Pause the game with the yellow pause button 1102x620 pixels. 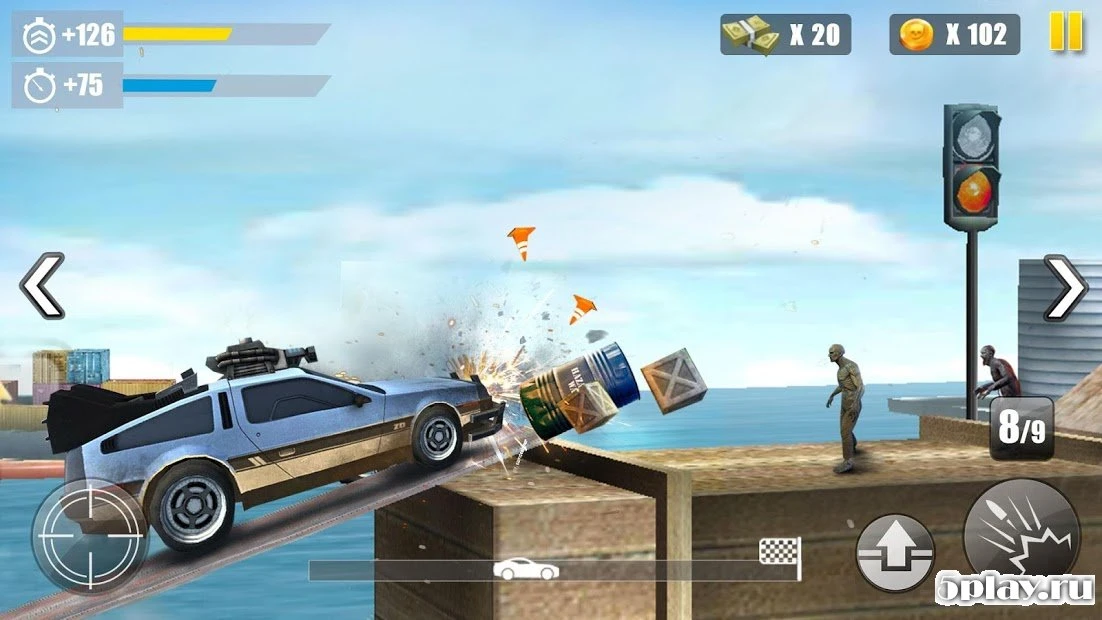pyautogui.click(x=1066, y=33)
